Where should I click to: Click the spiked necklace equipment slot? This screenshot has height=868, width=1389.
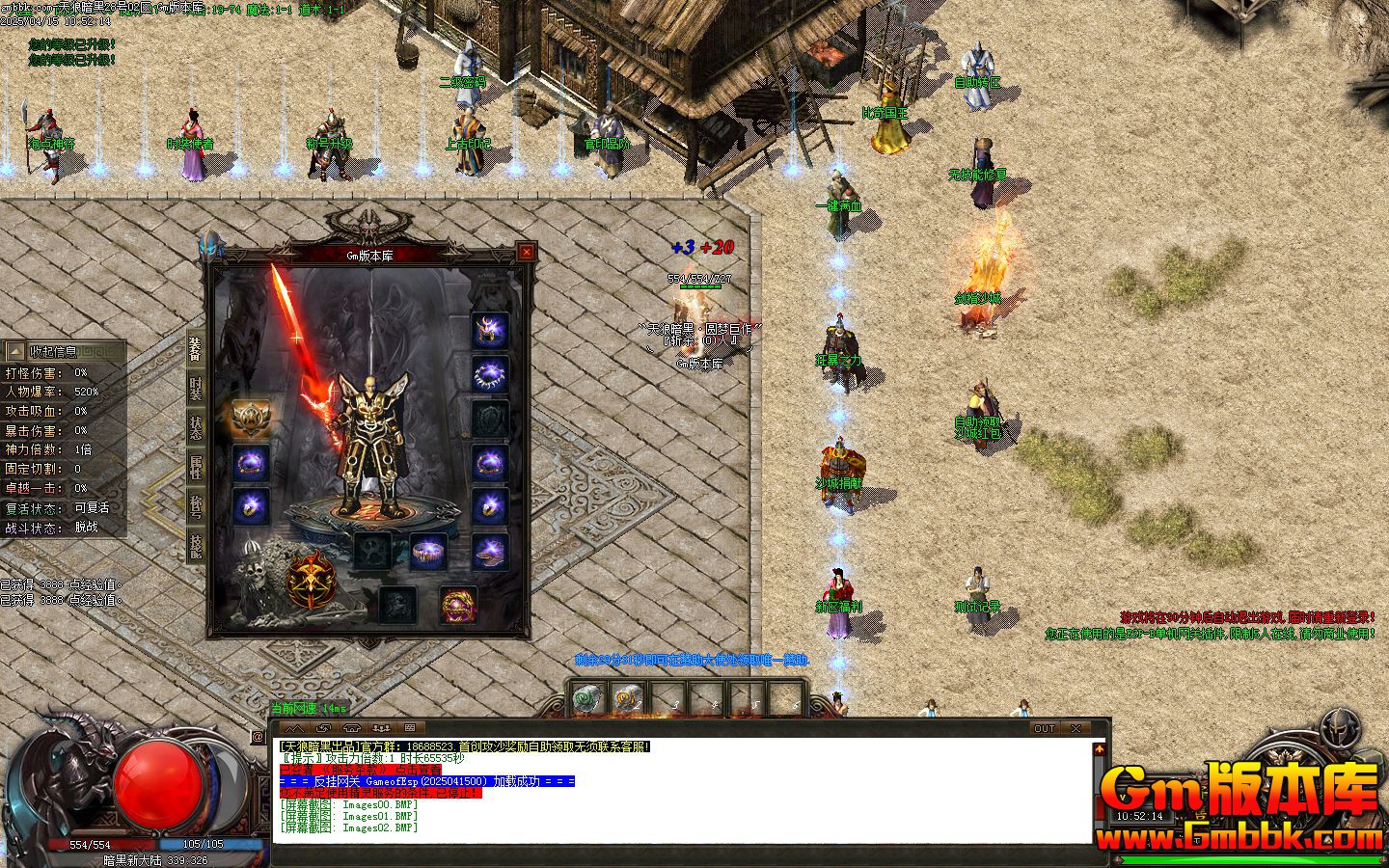pyautogui.click(x=489, y=374)
